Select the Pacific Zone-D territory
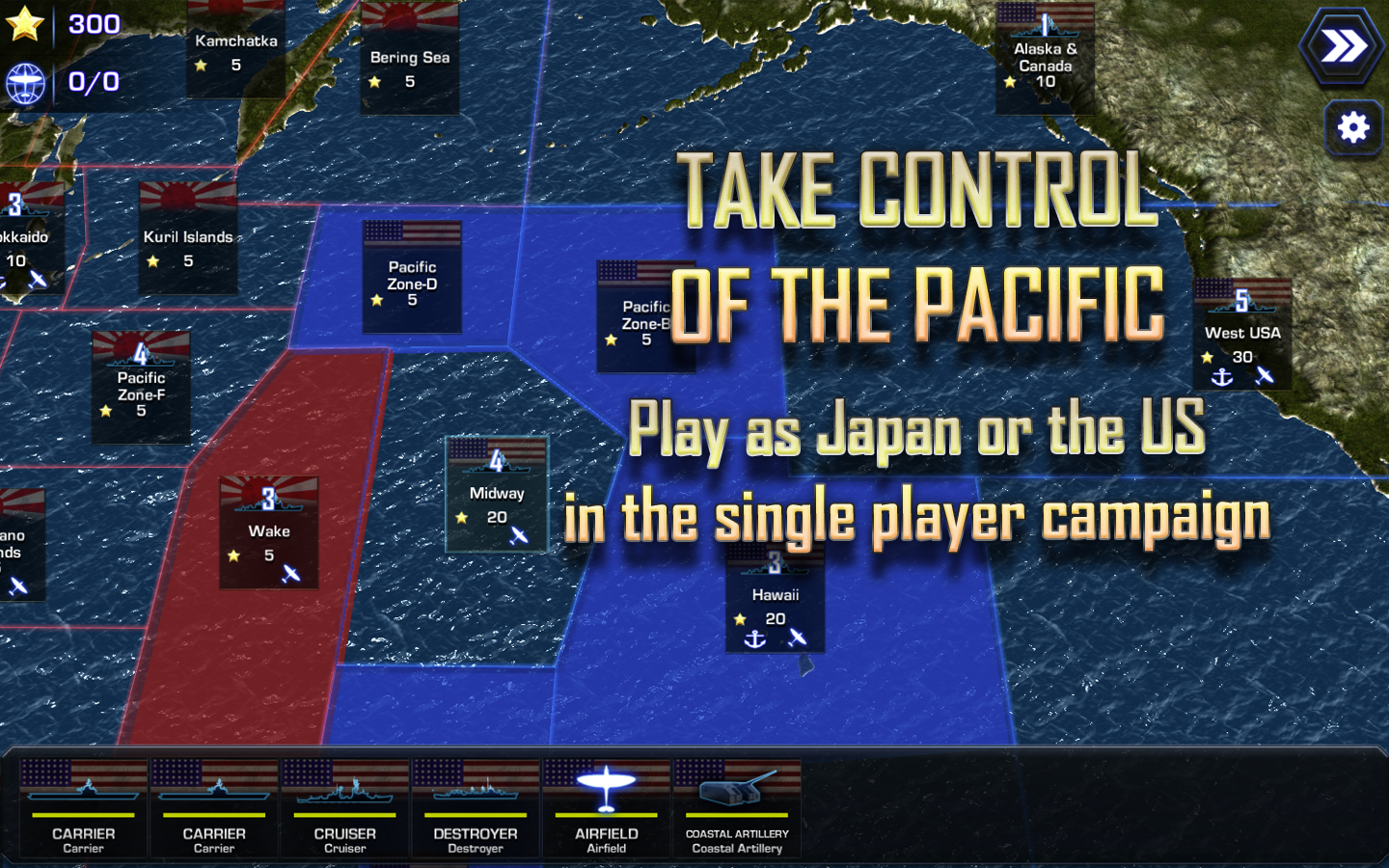Viewport: 1389px width, 868px height. click(x=412, y=276)
